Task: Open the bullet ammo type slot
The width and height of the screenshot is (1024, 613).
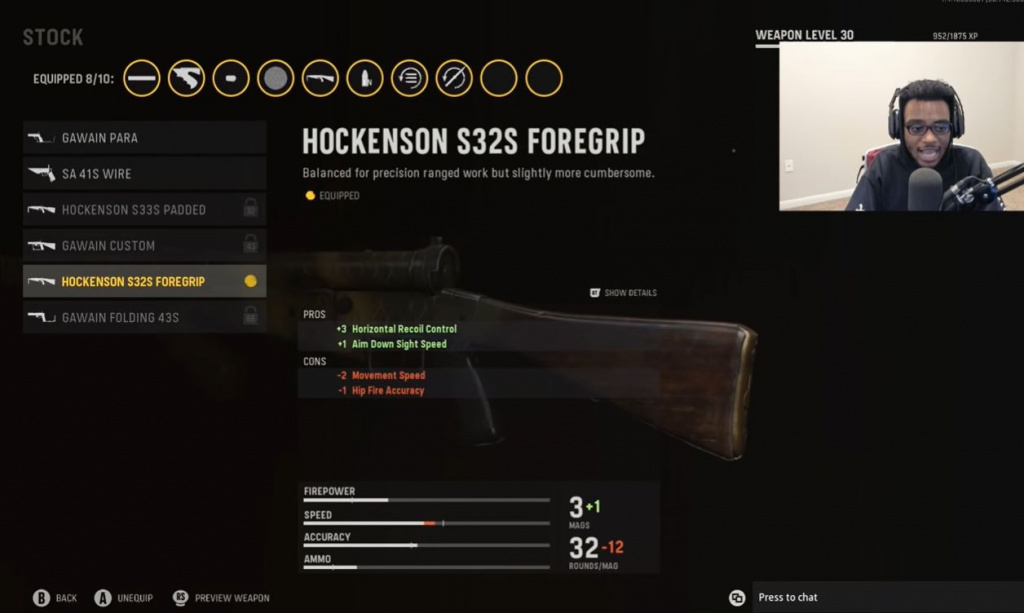Action: (365, 78)
